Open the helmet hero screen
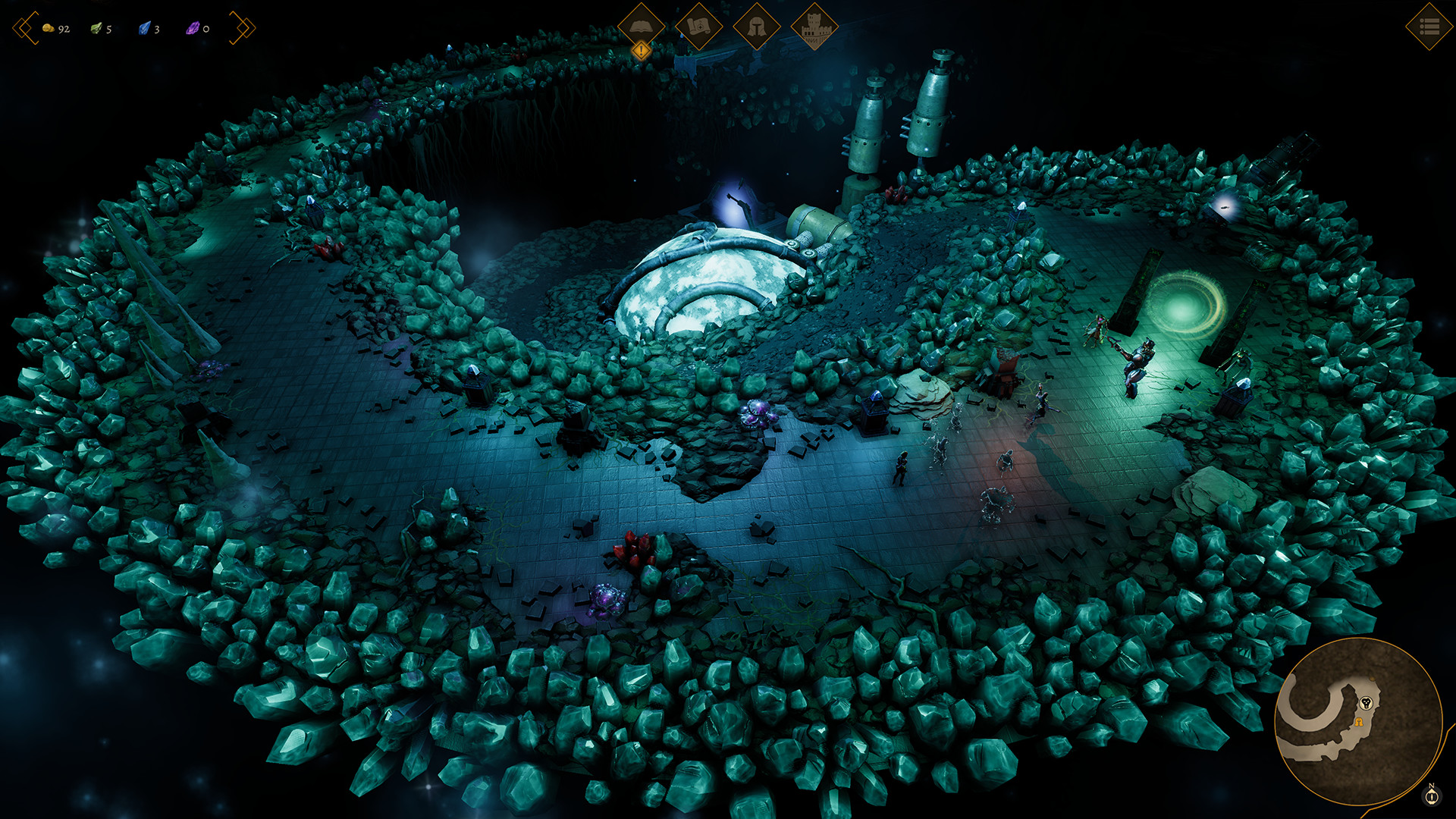 tap(756, 27)
